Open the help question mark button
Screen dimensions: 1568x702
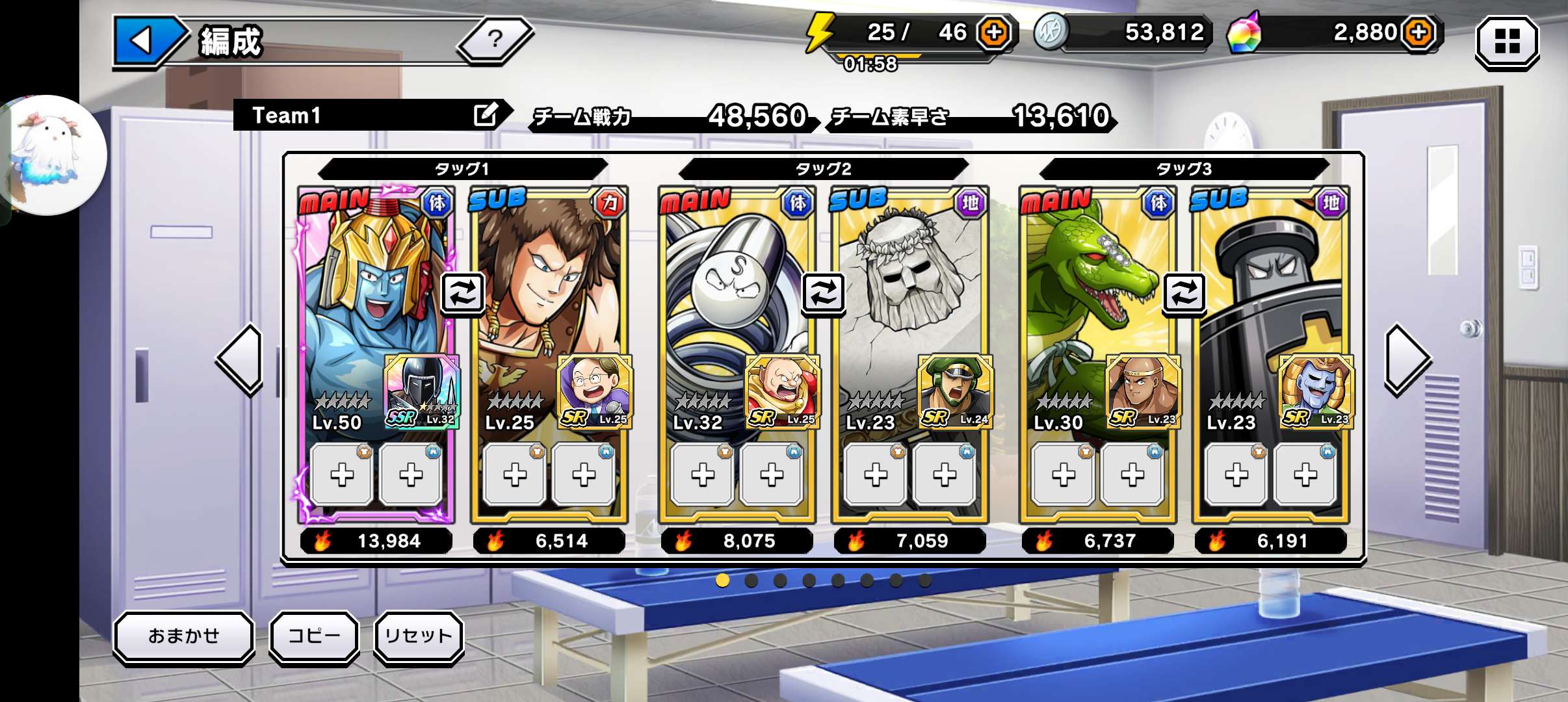point(495,39)
